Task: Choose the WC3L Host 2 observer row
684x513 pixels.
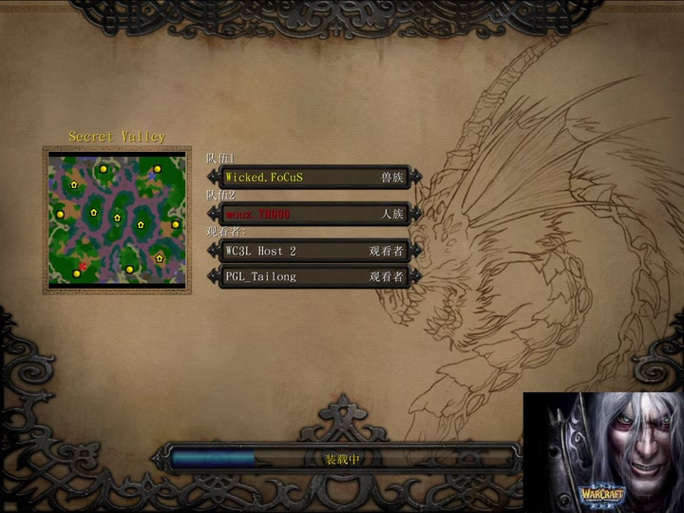Action: coord(314,251)
